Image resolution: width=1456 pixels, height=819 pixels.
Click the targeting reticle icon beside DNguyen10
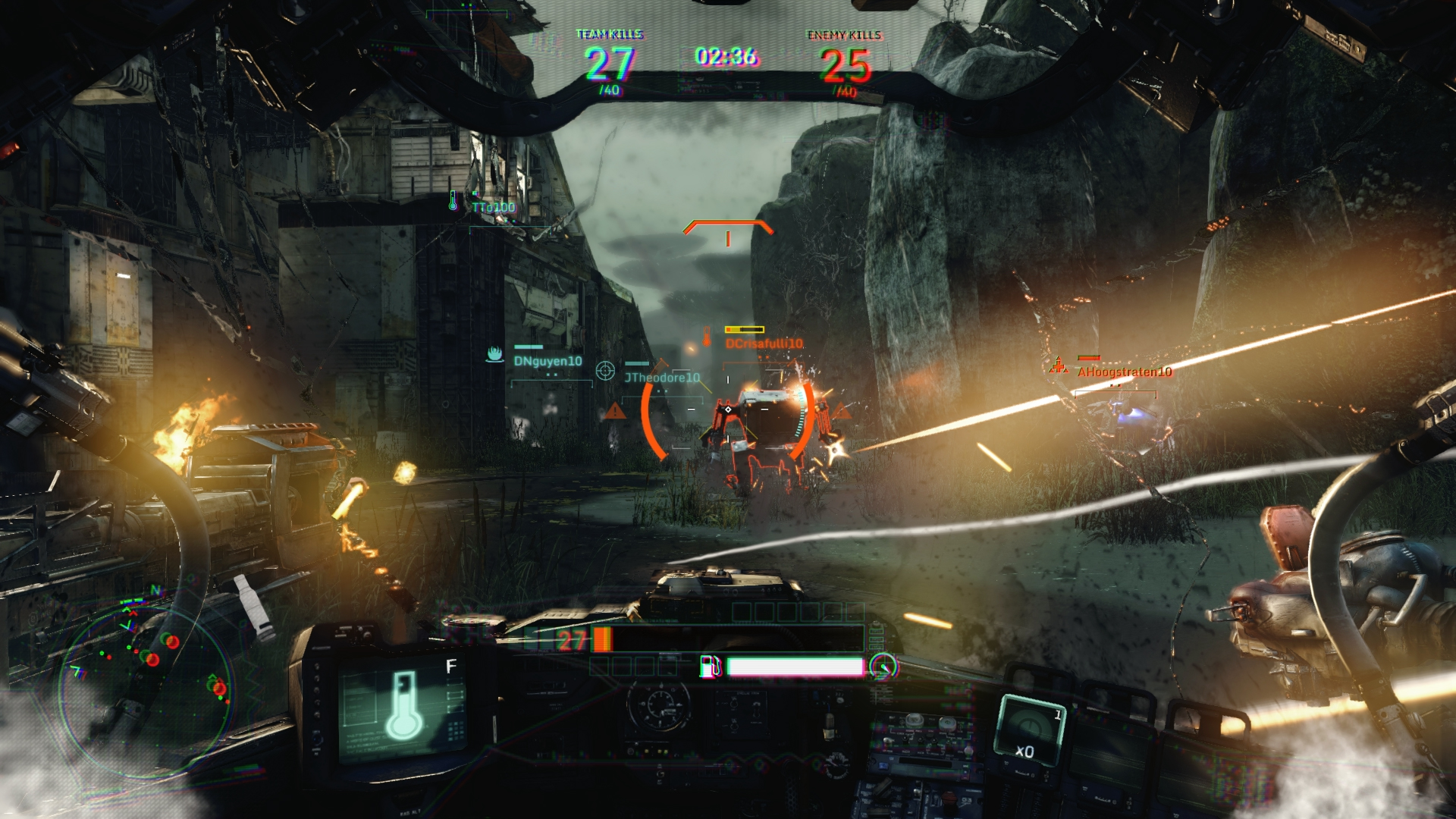tap(604, 369)
